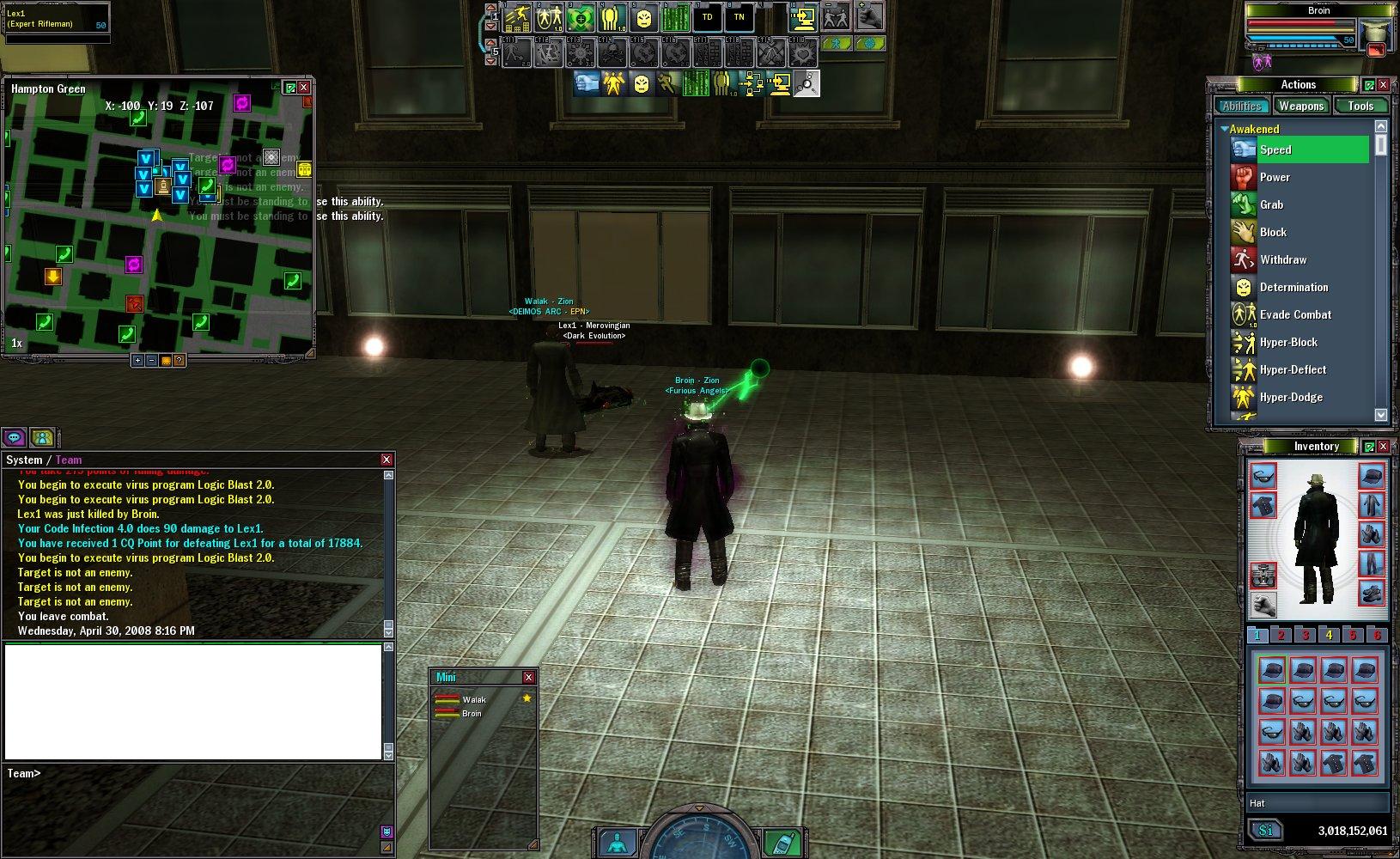Use the Withdraw ability

(1282, 259)
